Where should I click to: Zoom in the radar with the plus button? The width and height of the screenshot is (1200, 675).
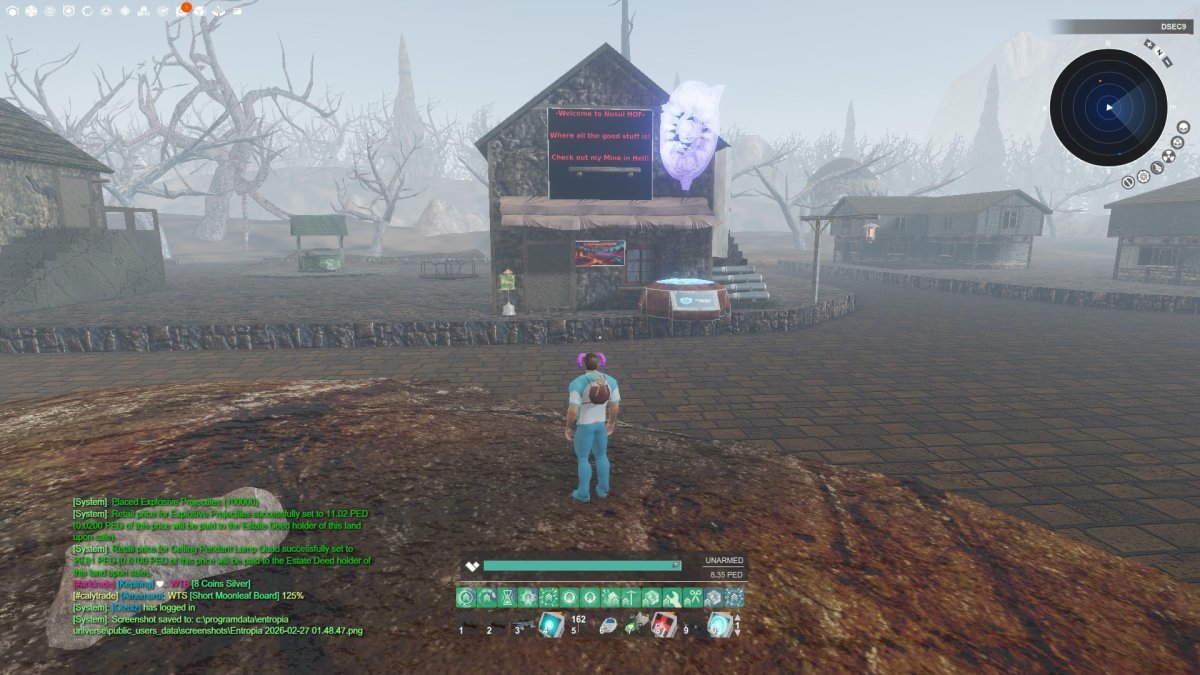pos(1149,45)
